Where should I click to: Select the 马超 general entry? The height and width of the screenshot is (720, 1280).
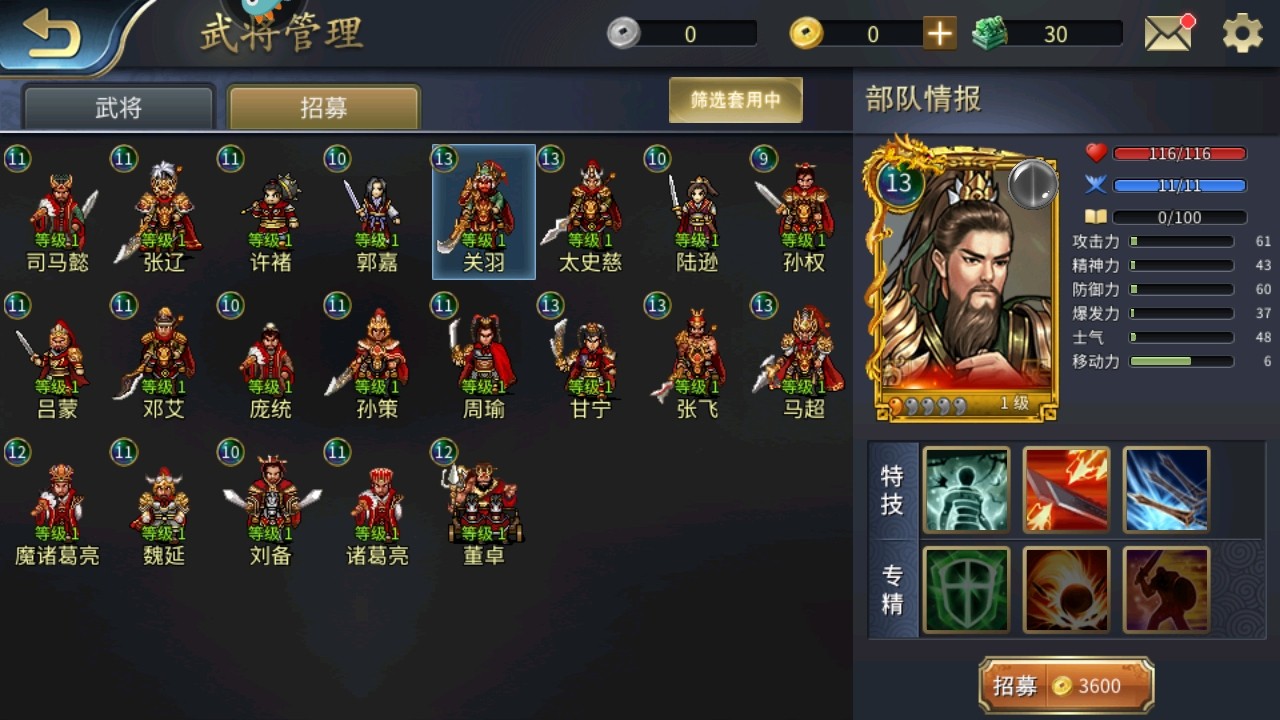[x=803, y=358]
